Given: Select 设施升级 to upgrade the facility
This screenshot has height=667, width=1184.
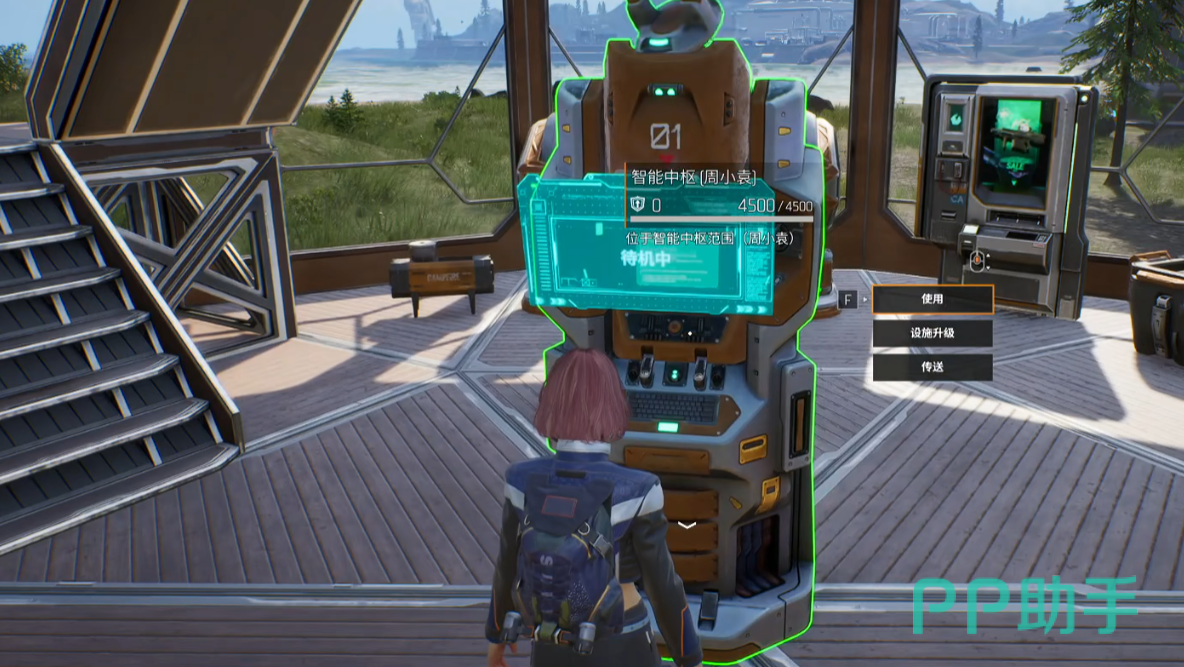Looking at the screenshot, I should point(932,333).
